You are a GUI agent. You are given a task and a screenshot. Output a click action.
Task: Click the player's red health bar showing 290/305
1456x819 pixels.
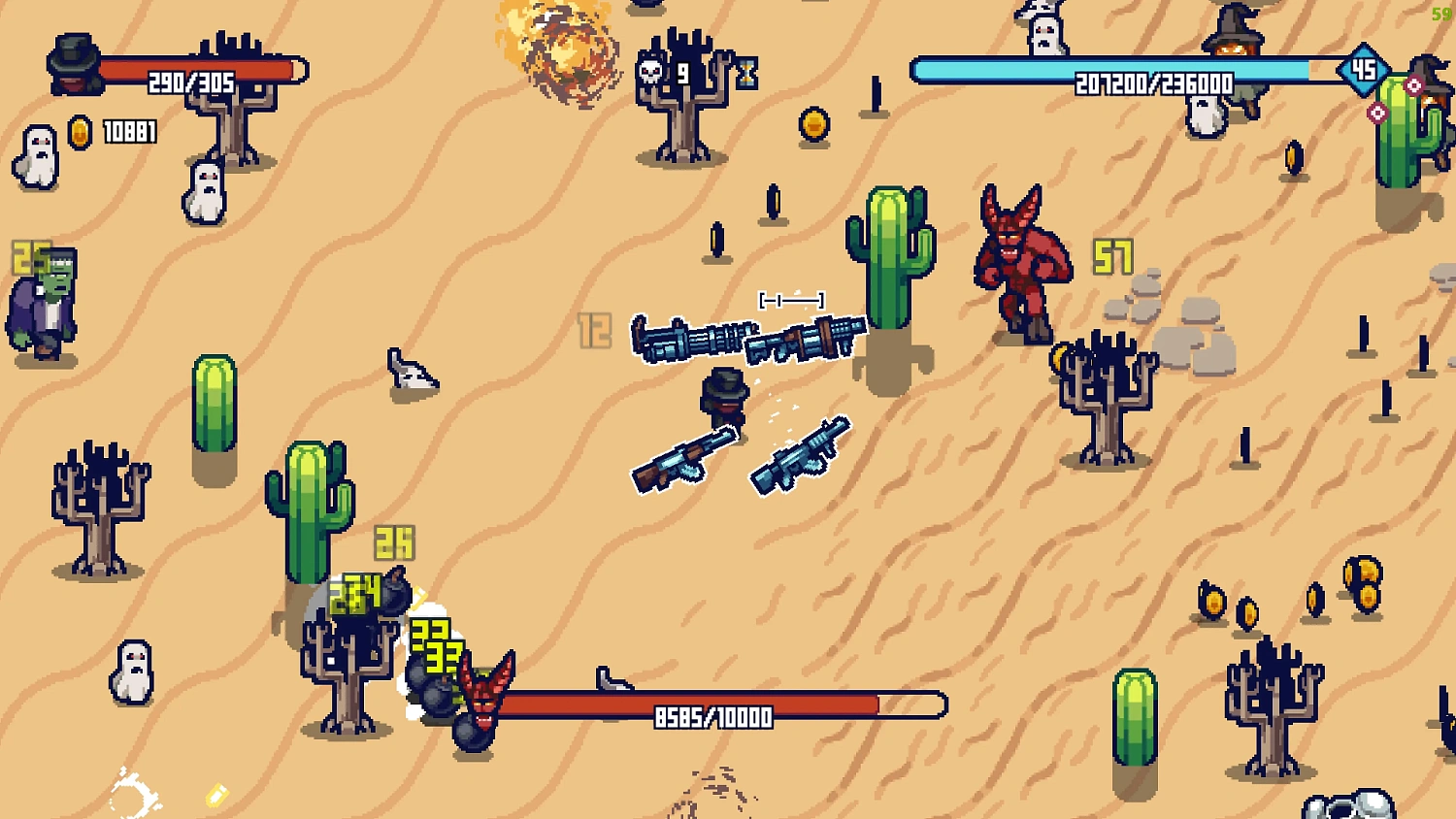pyautogui.click(x=194, y=70)
